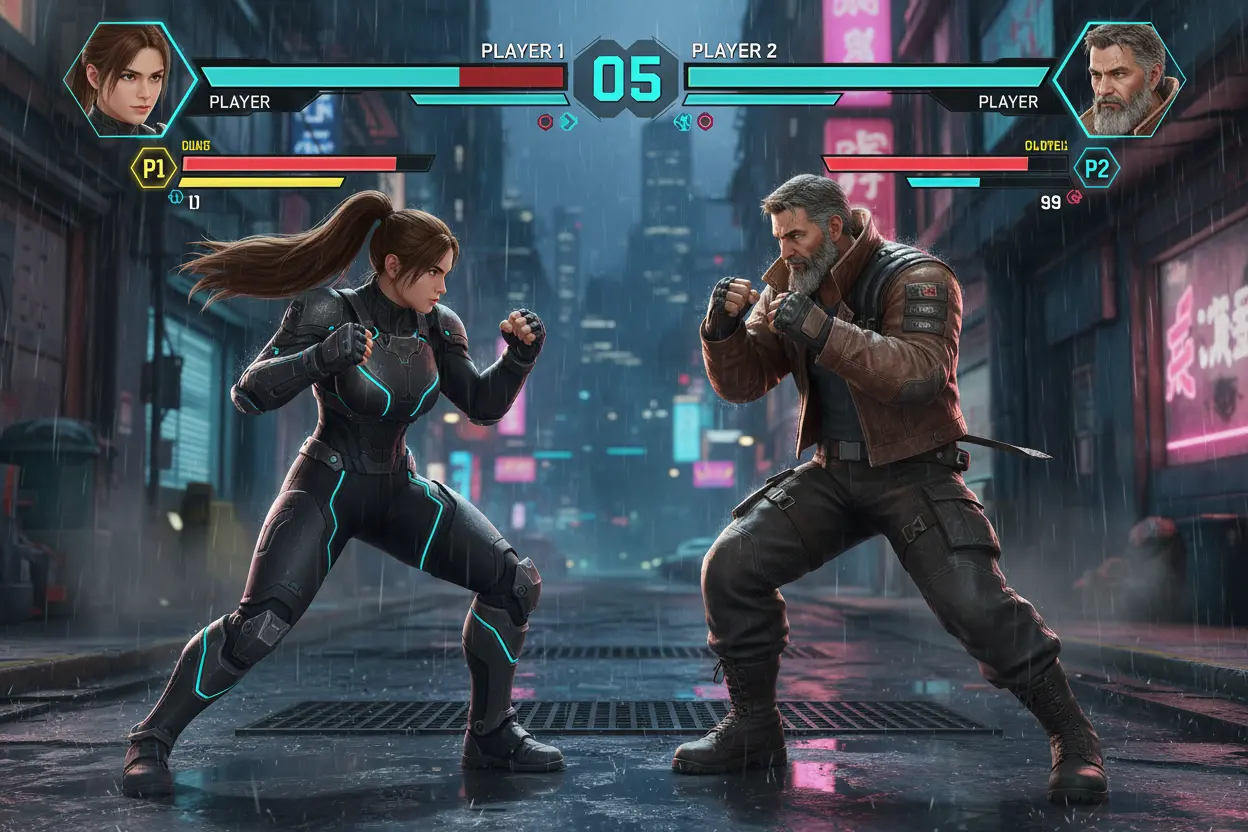Click the cyan fist icon under Player 2's bar
The height and width of the screenshot is (832, 1248).
coord(685,122)
